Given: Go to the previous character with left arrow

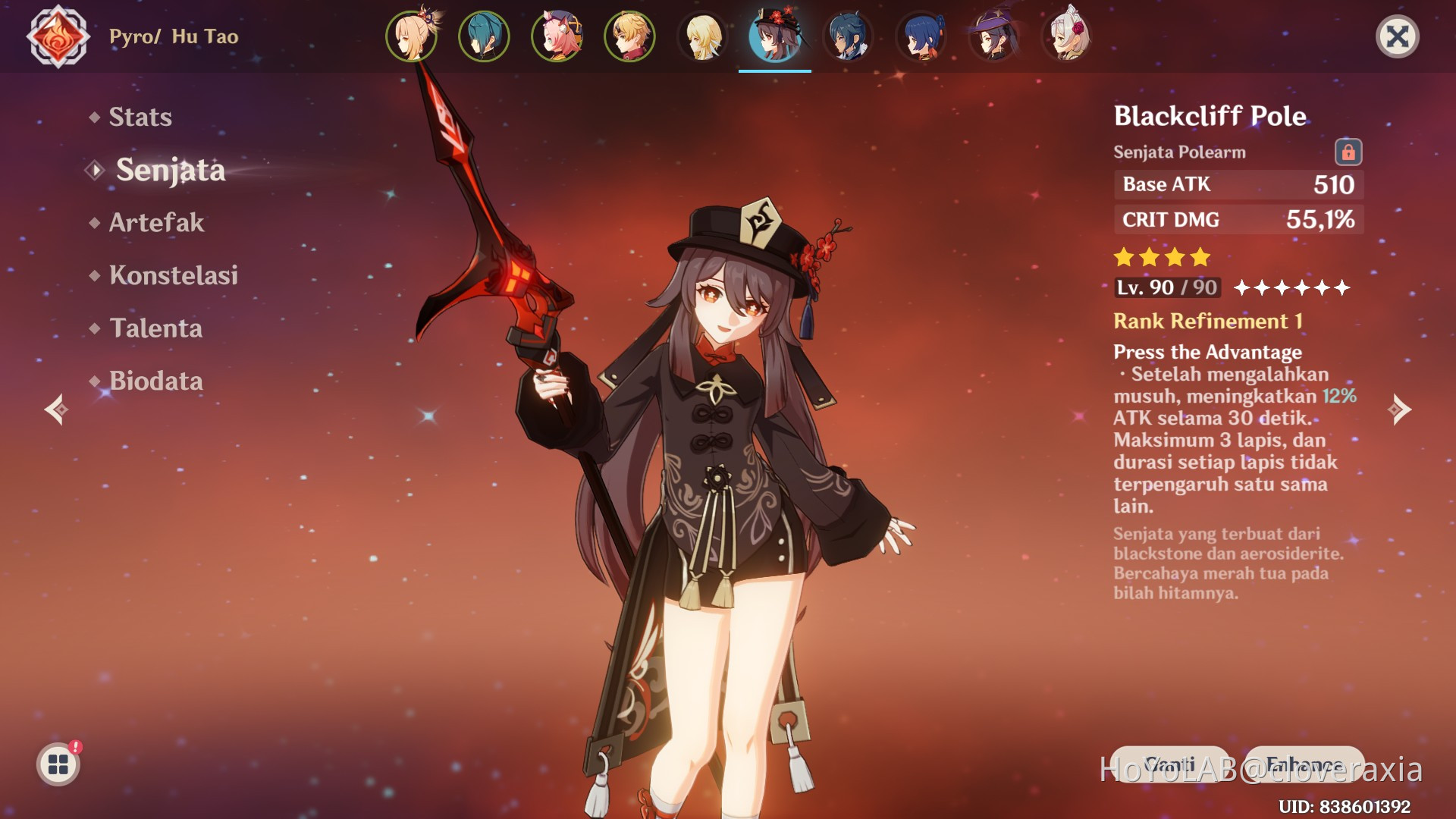Looking at the screenshot, I should click(55, 409).
